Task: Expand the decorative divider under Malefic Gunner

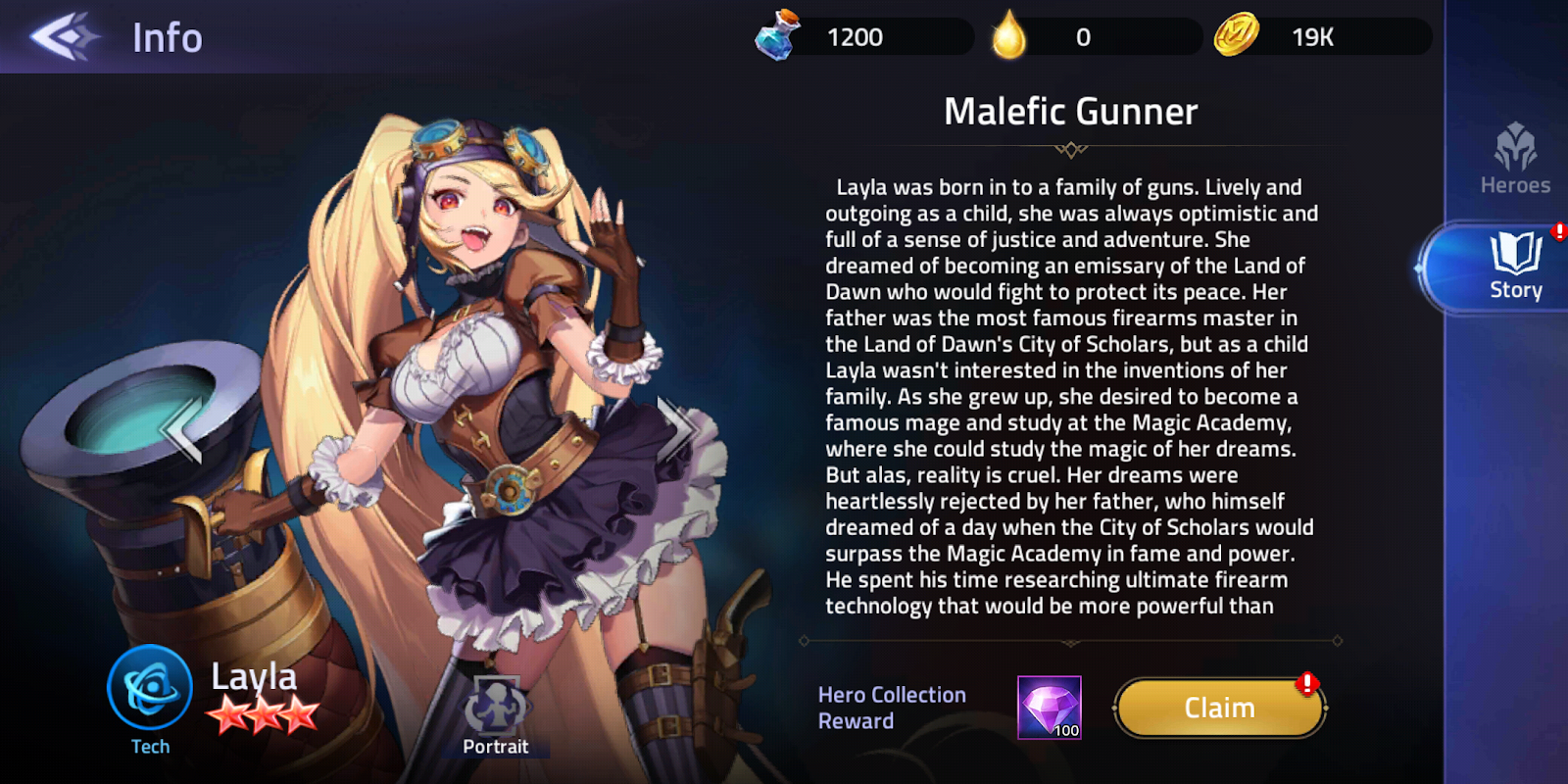Action: [1071, 149]
